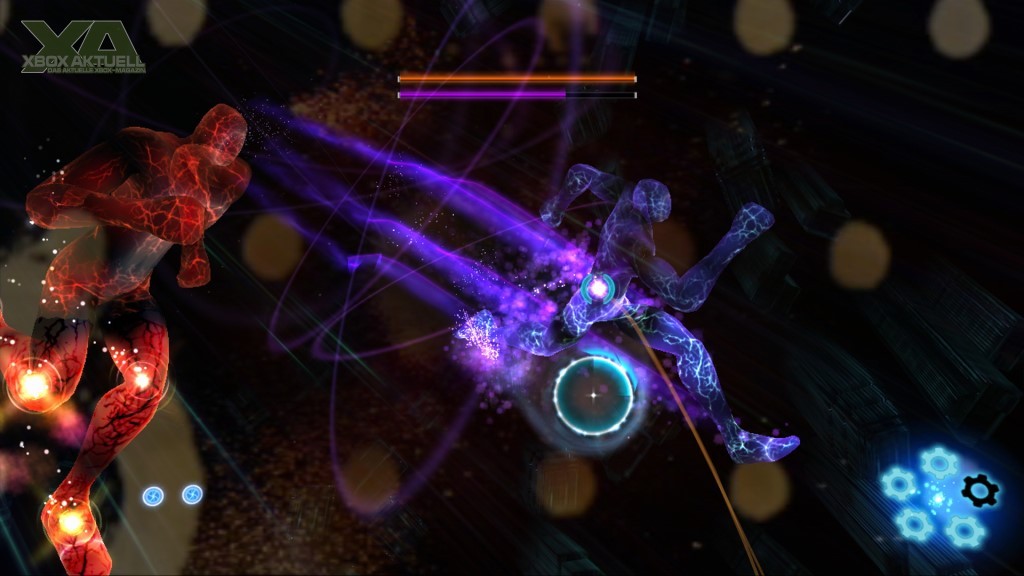Click the black gear icon
The image size is (1024, 576).
979,490
